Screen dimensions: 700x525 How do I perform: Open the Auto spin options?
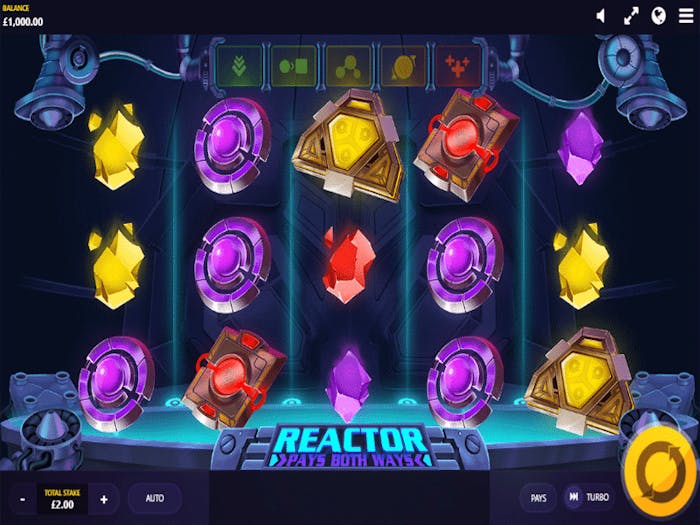click(x=155, y=497)
